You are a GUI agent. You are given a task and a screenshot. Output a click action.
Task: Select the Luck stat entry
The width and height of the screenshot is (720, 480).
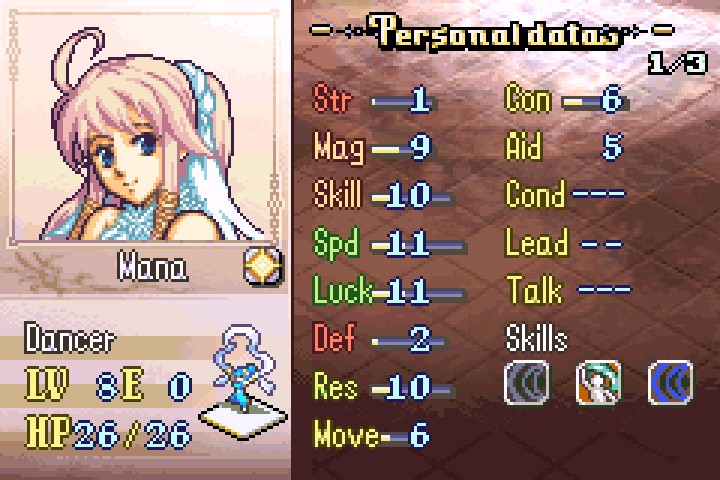[385, 291]
